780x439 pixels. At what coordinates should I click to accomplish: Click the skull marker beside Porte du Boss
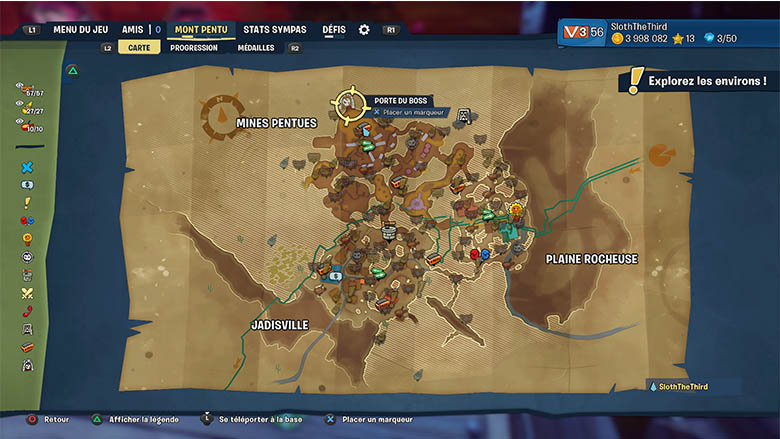pos(464,116)
